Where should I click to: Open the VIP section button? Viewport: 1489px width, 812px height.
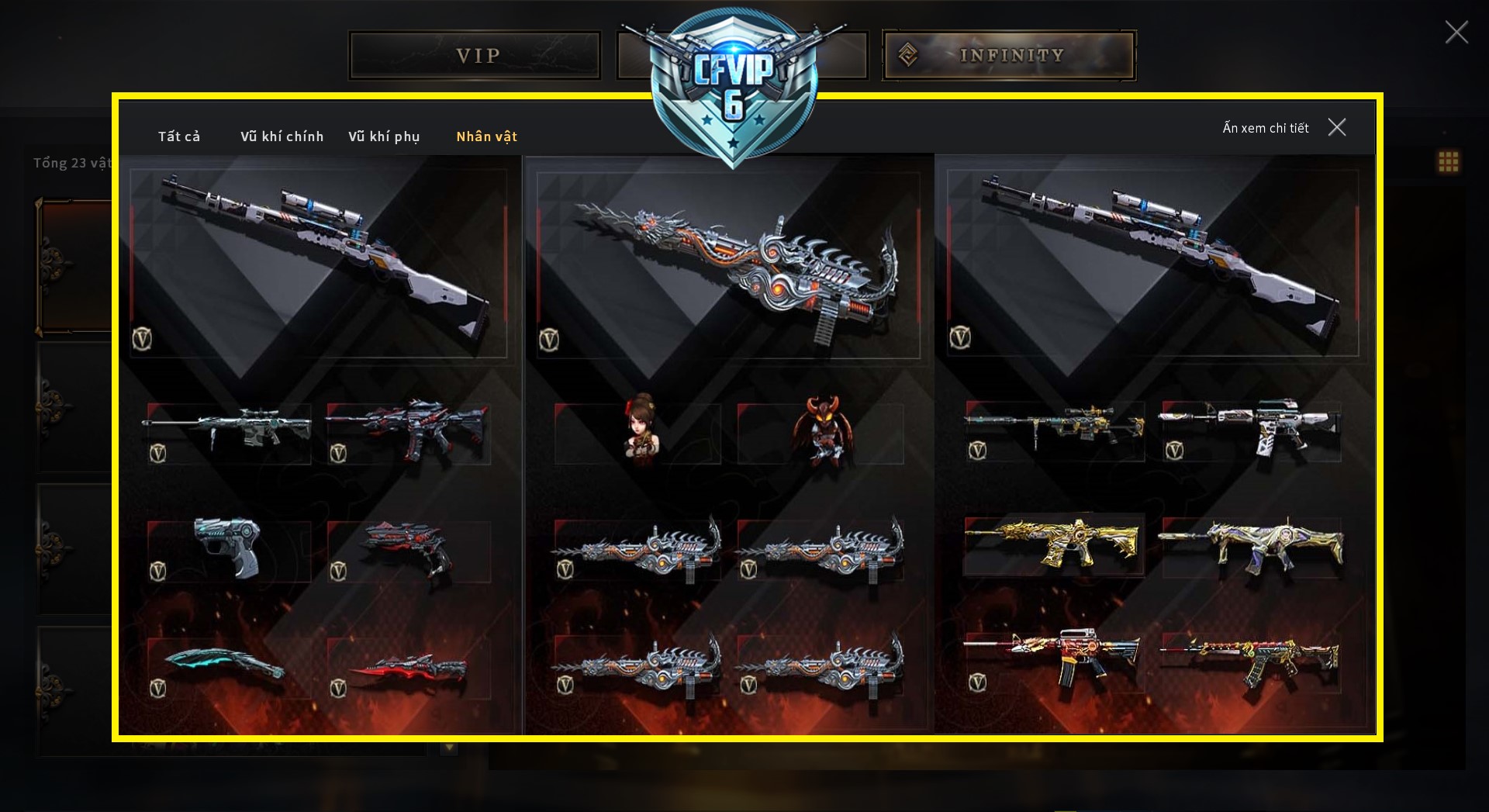(475, 56)
